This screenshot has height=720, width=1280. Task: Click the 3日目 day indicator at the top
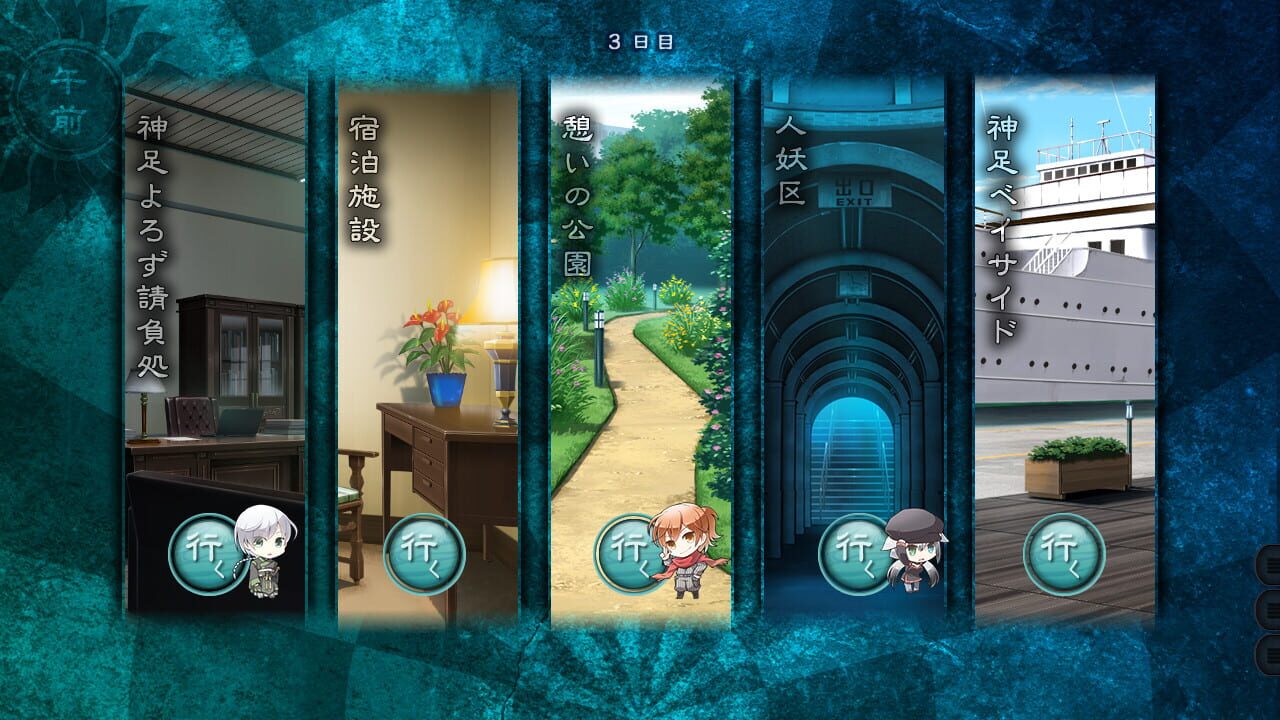(x=640, y=40)
